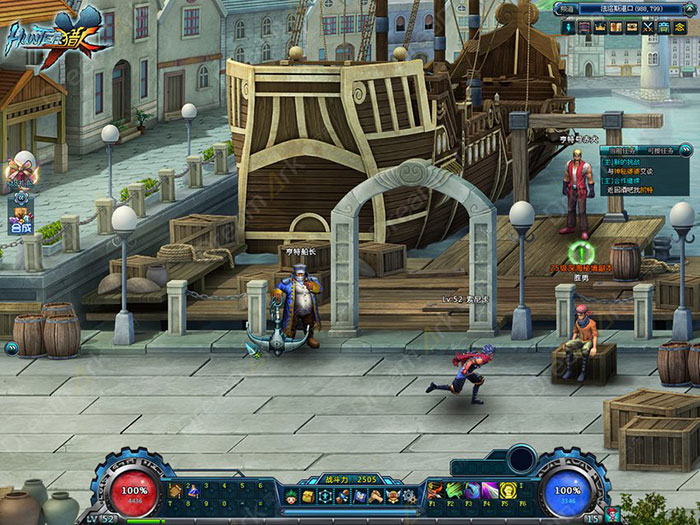The image size is (700, 525).
Task: Open the crossed swords icon in the top bar
Action: coord(648,28)
